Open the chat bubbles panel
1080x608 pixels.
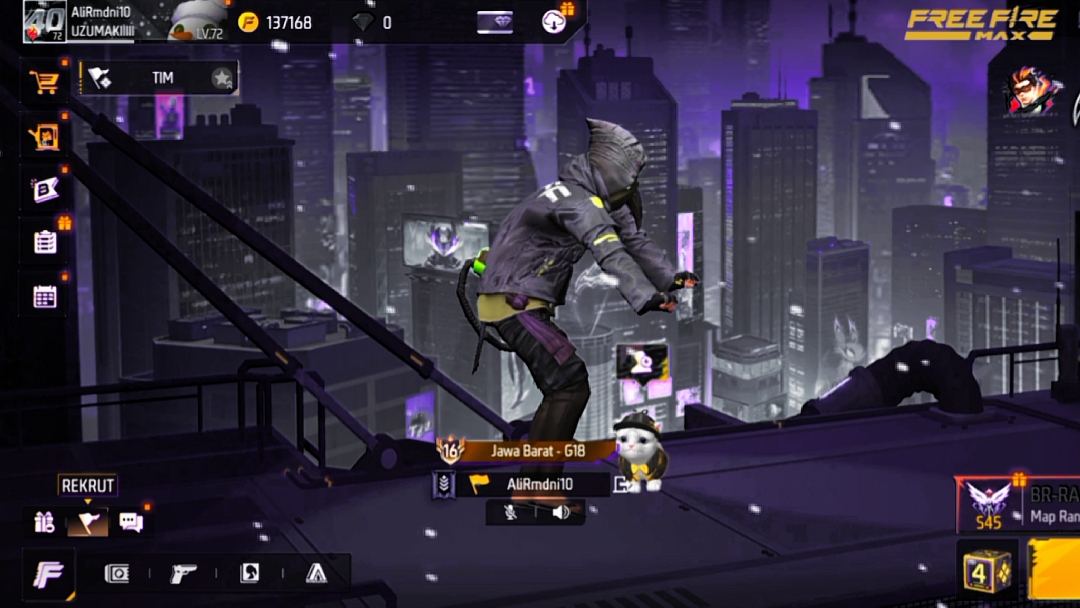pos(131,521)
